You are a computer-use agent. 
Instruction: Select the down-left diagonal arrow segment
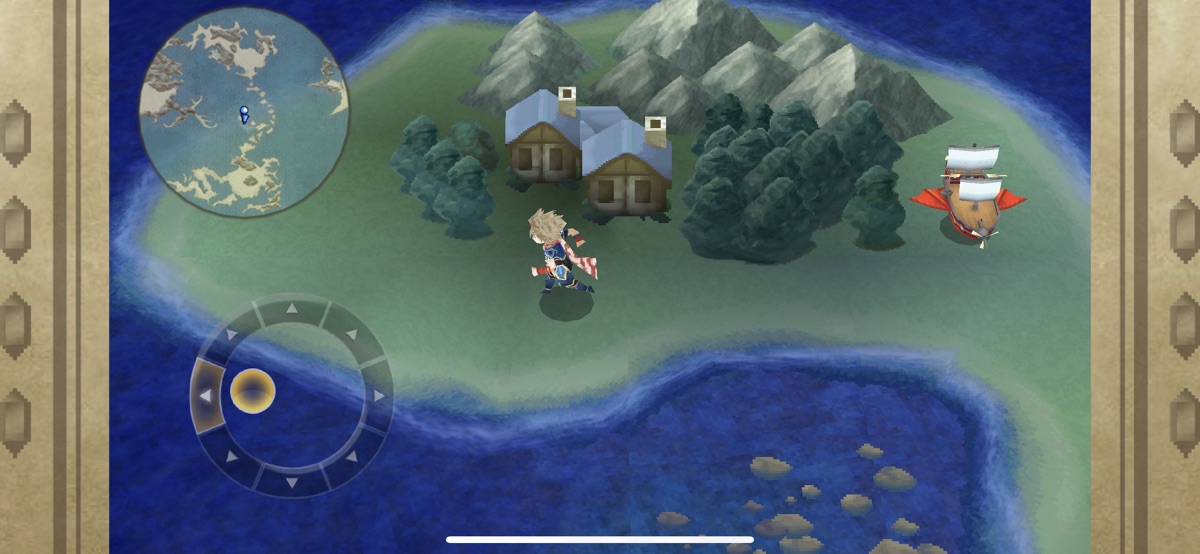point(231,456)
